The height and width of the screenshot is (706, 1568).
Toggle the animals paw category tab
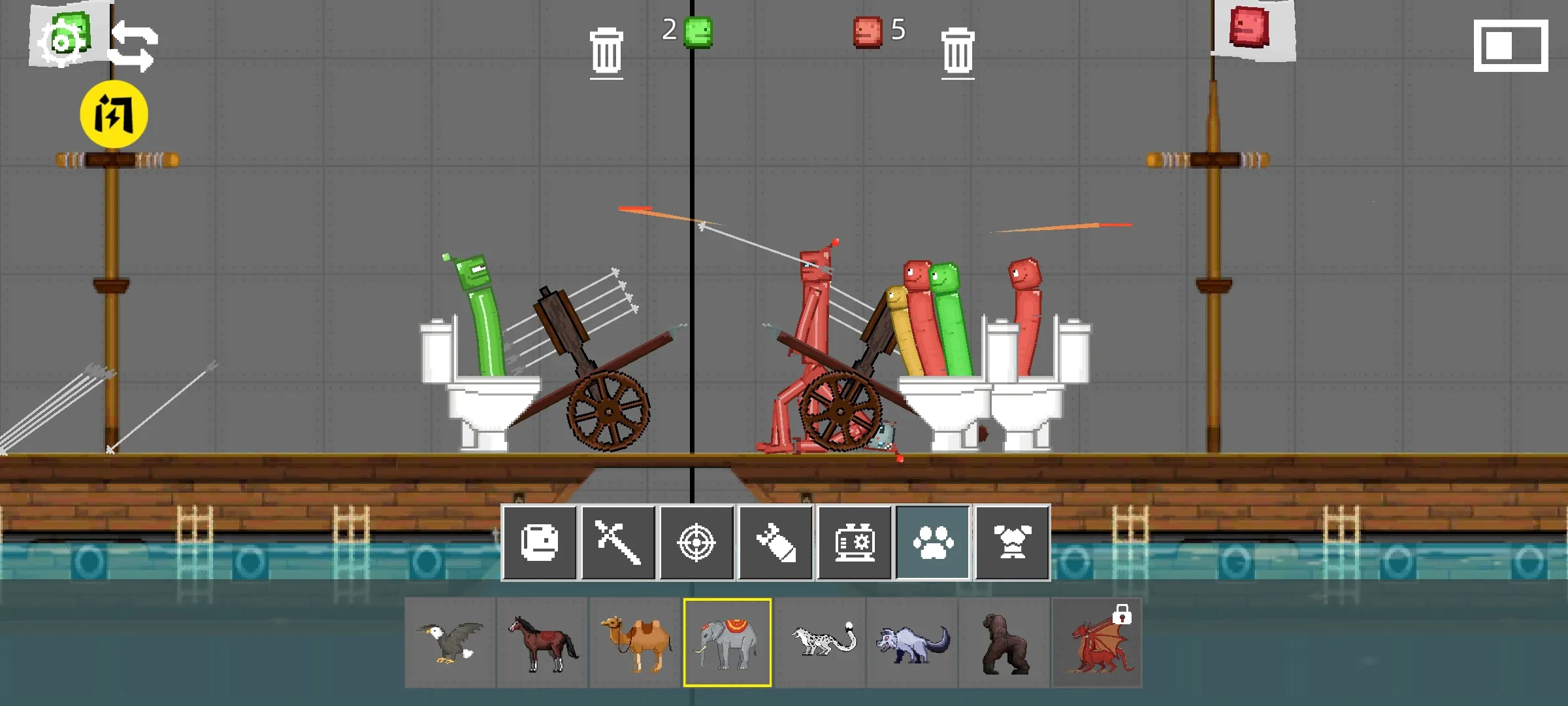point(933,542)
